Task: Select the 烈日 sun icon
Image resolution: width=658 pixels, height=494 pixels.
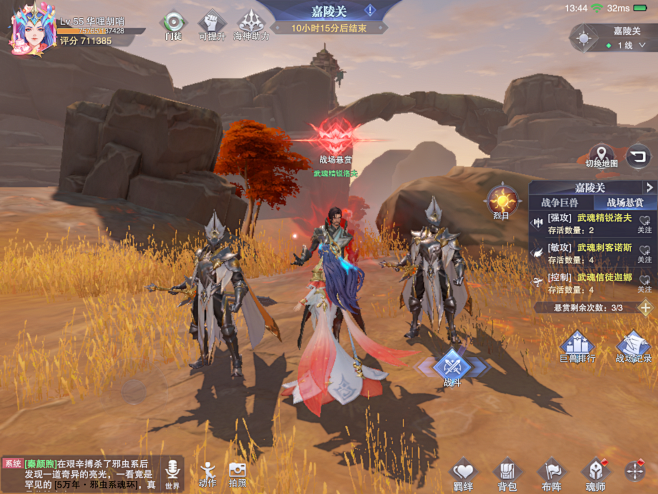Action: tap(501, 200)
